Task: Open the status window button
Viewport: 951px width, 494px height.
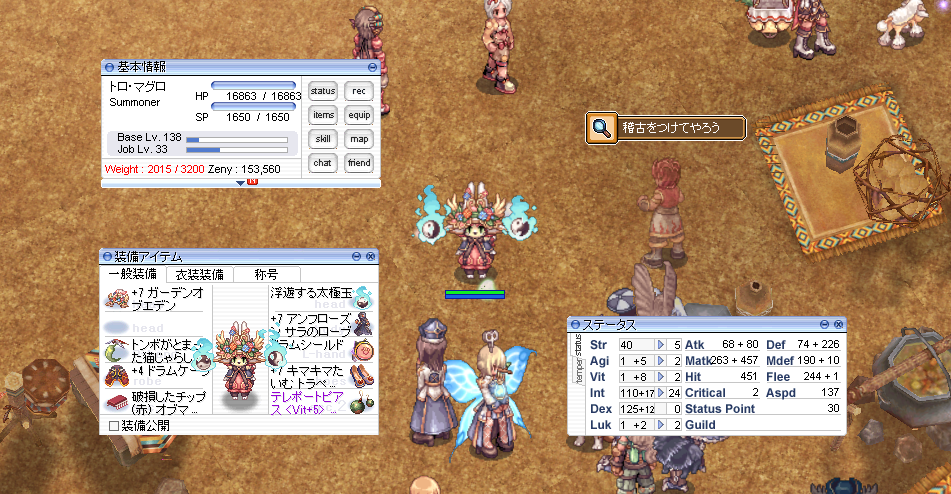Action: pyautogui.click(x=322, y=91)
